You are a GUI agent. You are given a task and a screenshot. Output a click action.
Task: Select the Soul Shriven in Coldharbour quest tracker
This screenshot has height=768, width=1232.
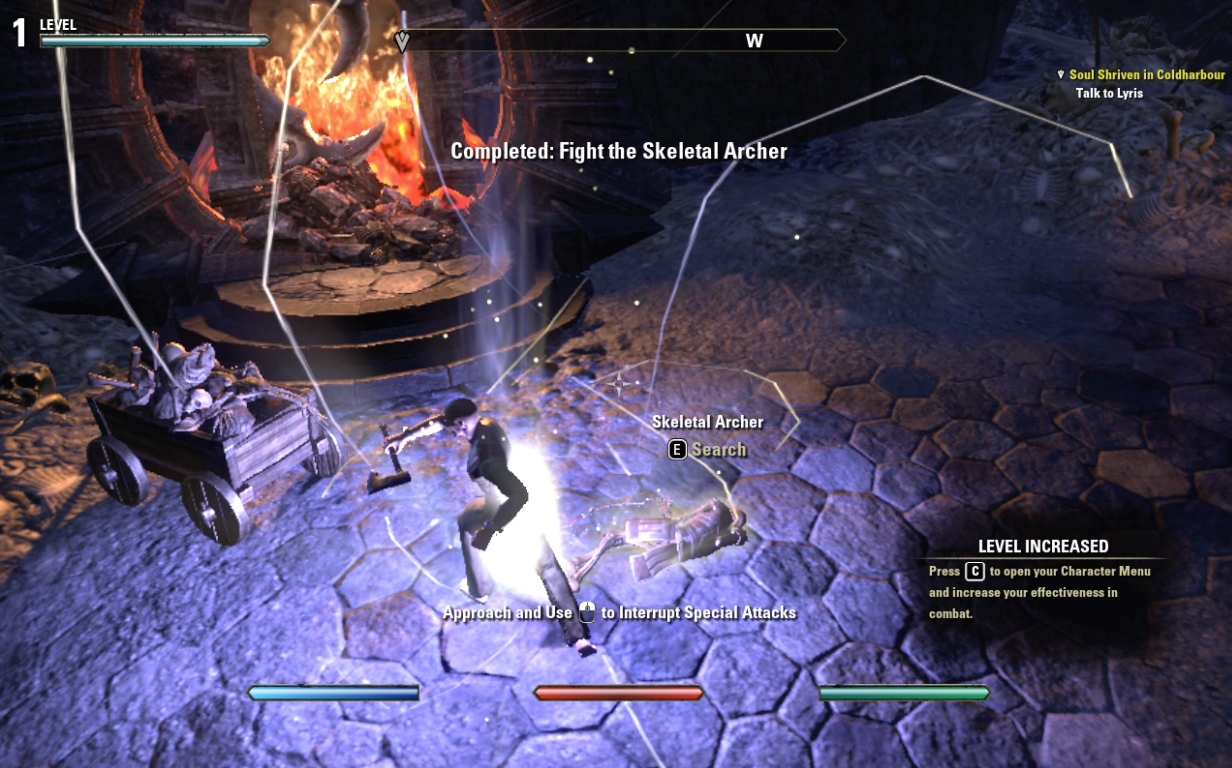point(1146,75)
